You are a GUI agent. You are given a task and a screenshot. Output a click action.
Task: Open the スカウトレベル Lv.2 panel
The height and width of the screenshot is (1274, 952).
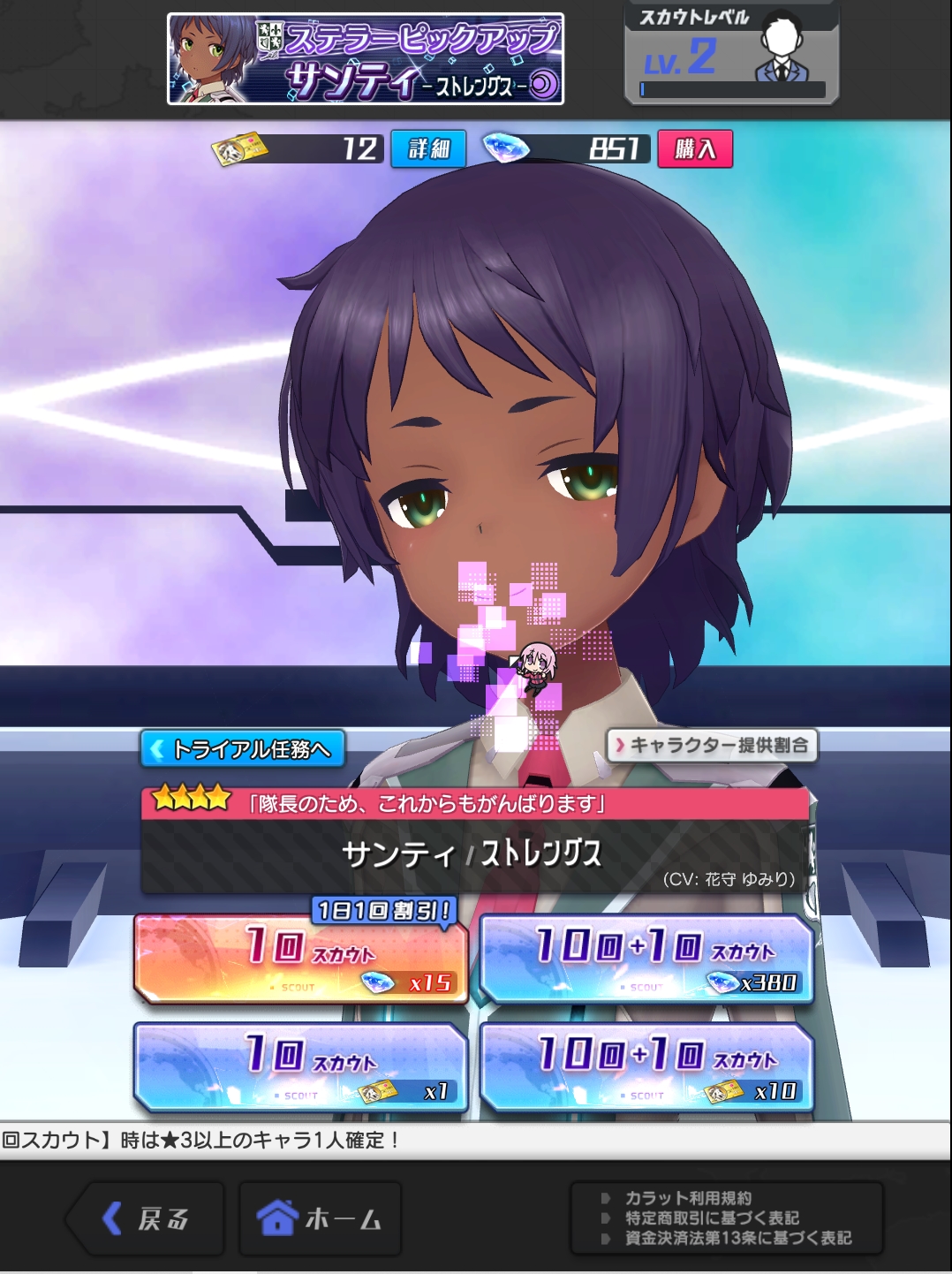731,55
